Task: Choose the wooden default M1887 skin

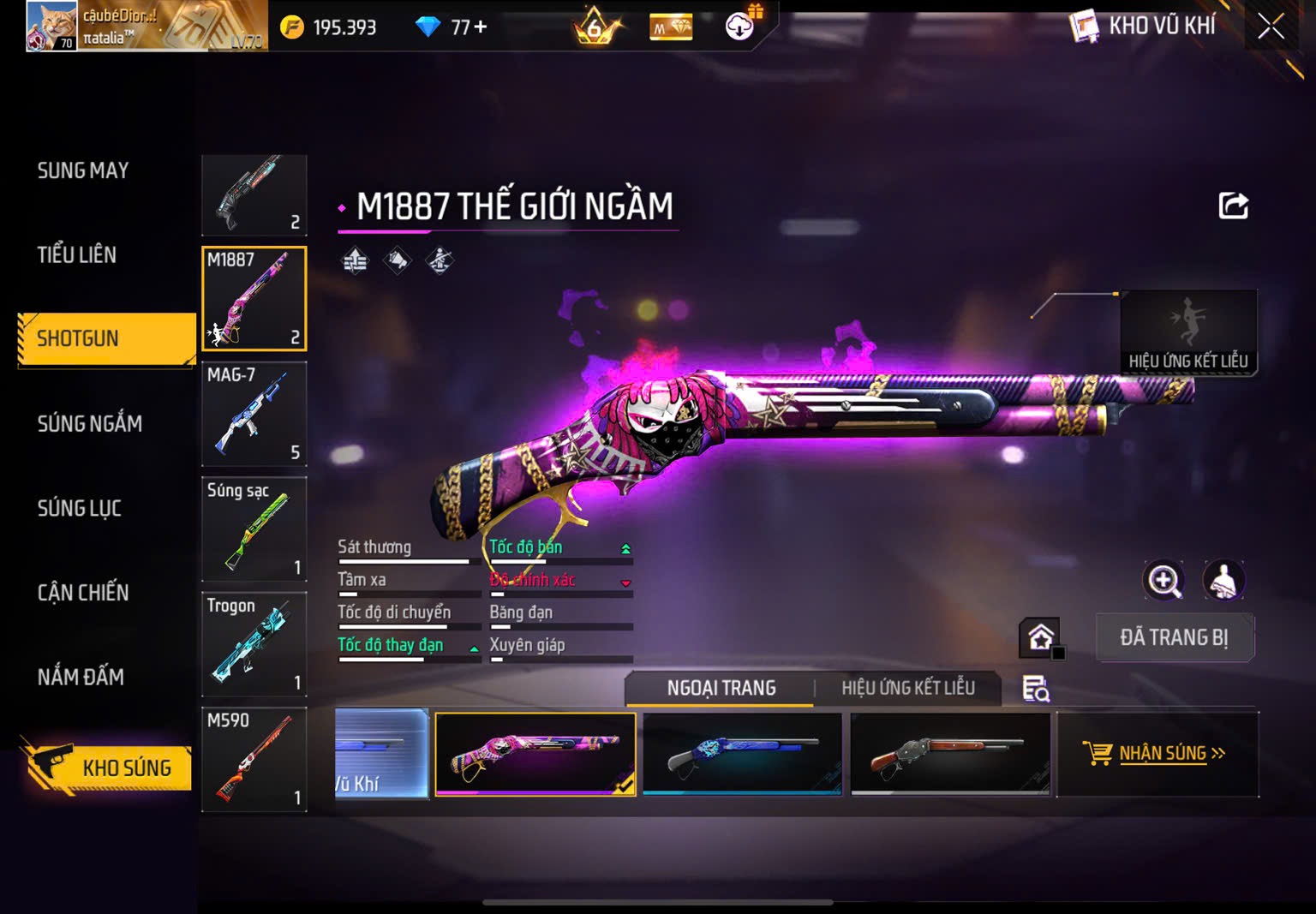Action: pyautogui.click(x=950, y=754)
